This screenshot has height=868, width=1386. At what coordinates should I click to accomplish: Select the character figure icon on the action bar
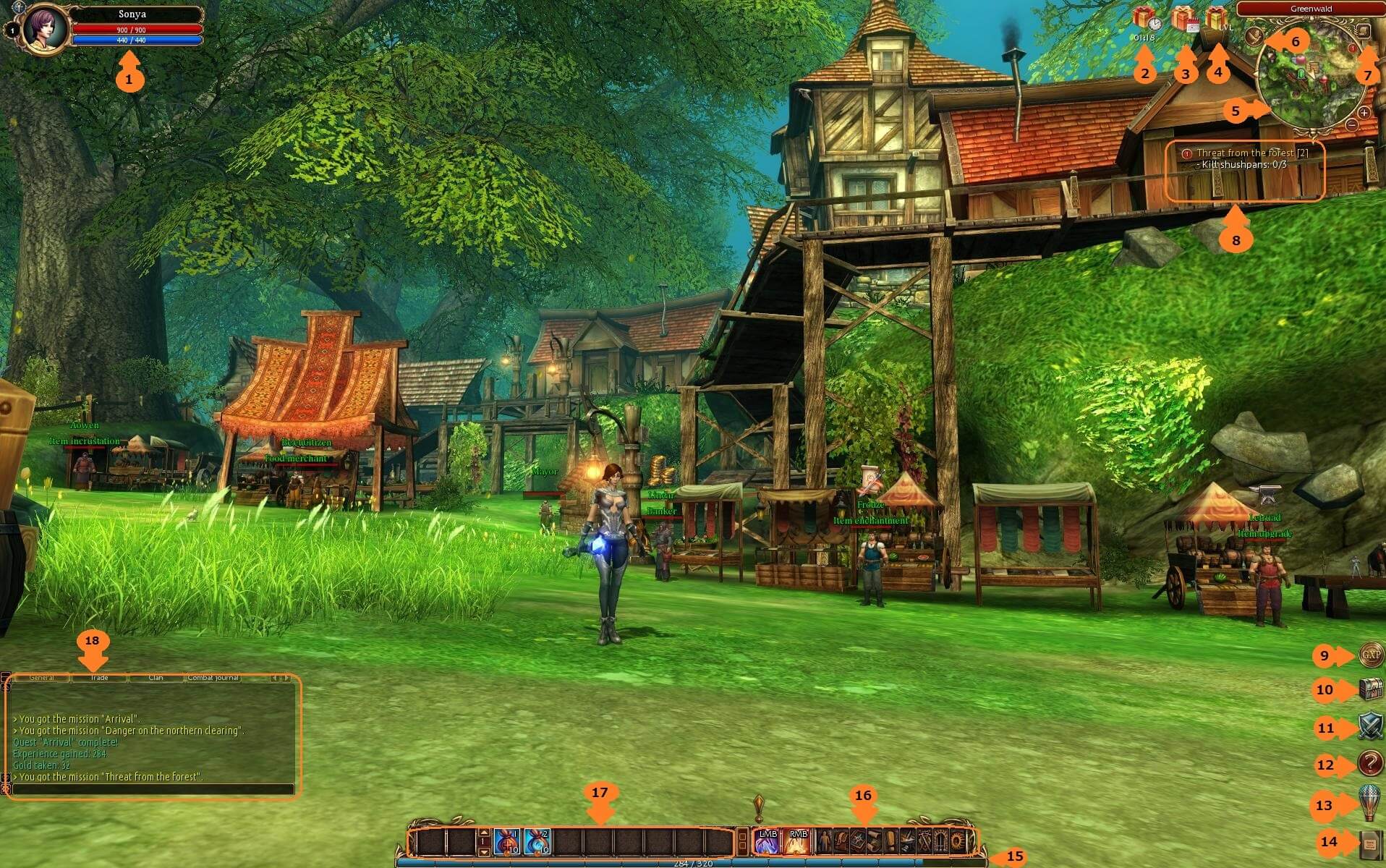pyautogui.click(x=824, y=841)
